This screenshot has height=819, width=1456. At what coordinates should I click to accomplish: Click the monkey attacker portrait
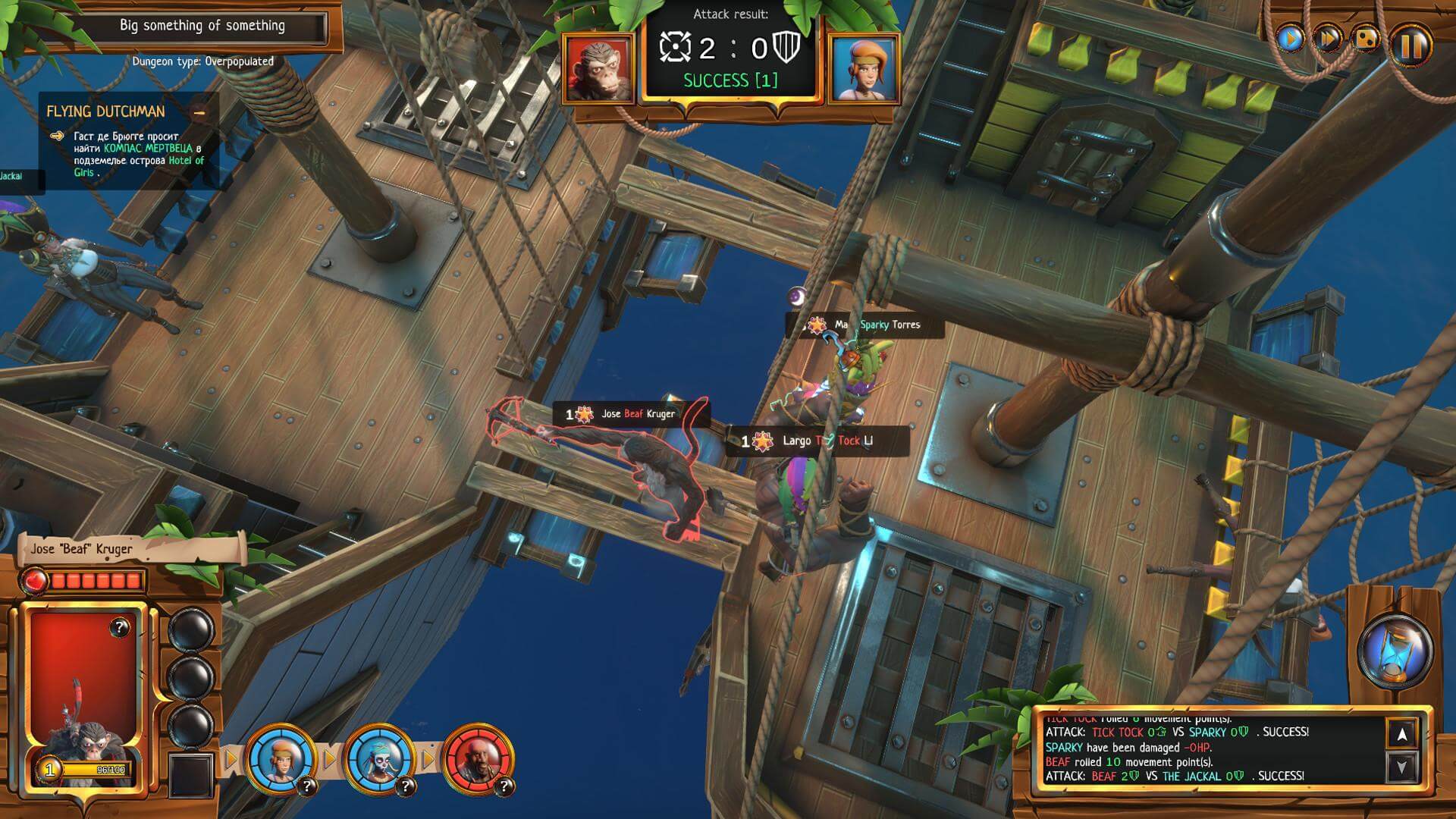pos(598,68)
